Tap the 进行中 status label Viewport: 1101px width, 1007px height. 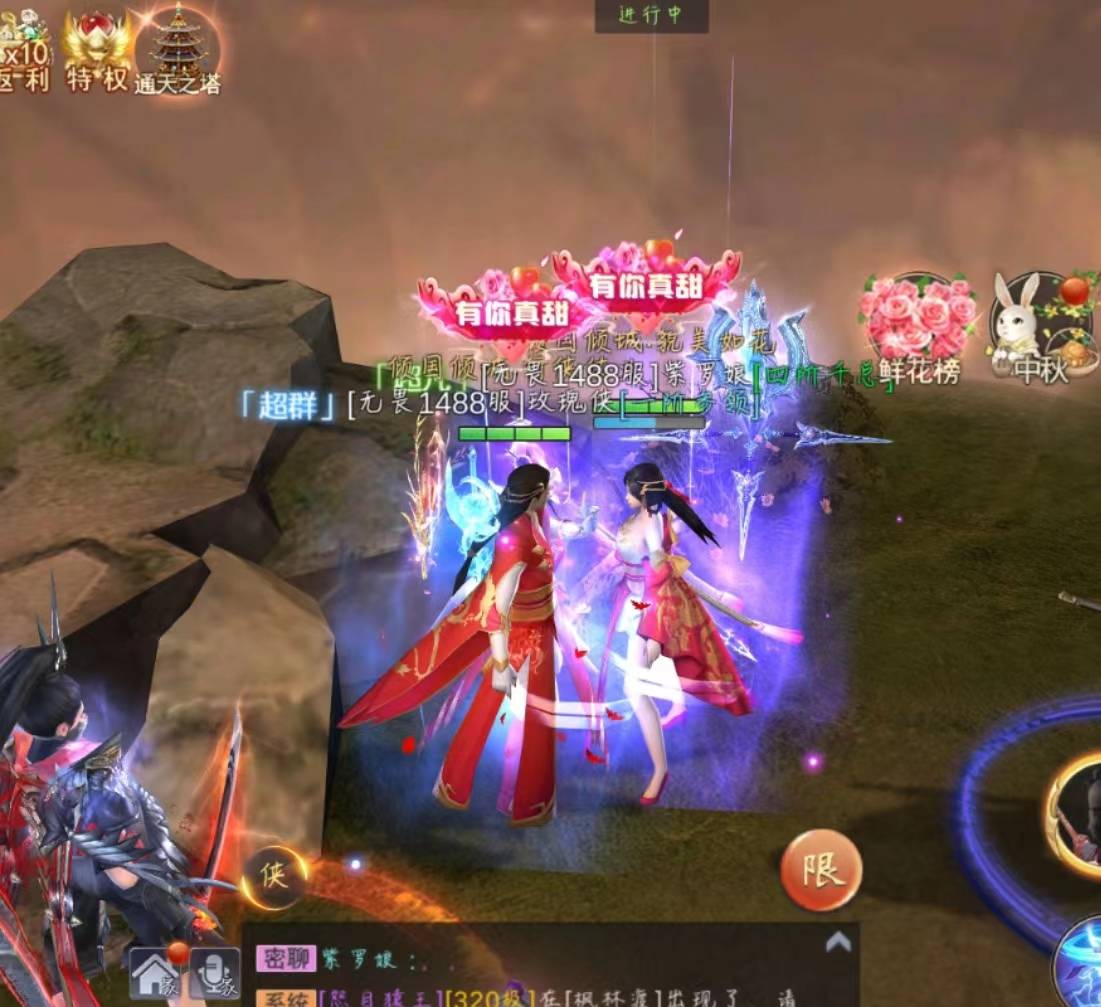651,16
